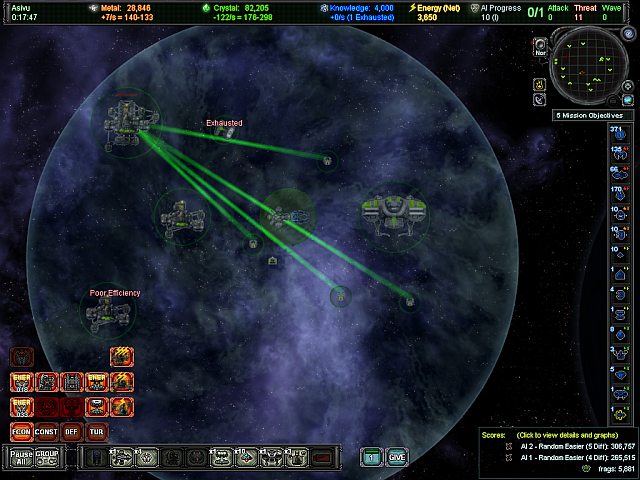Select the 371-count ship type in sidebar
The image size is (640, 480).
coord(617,135)
